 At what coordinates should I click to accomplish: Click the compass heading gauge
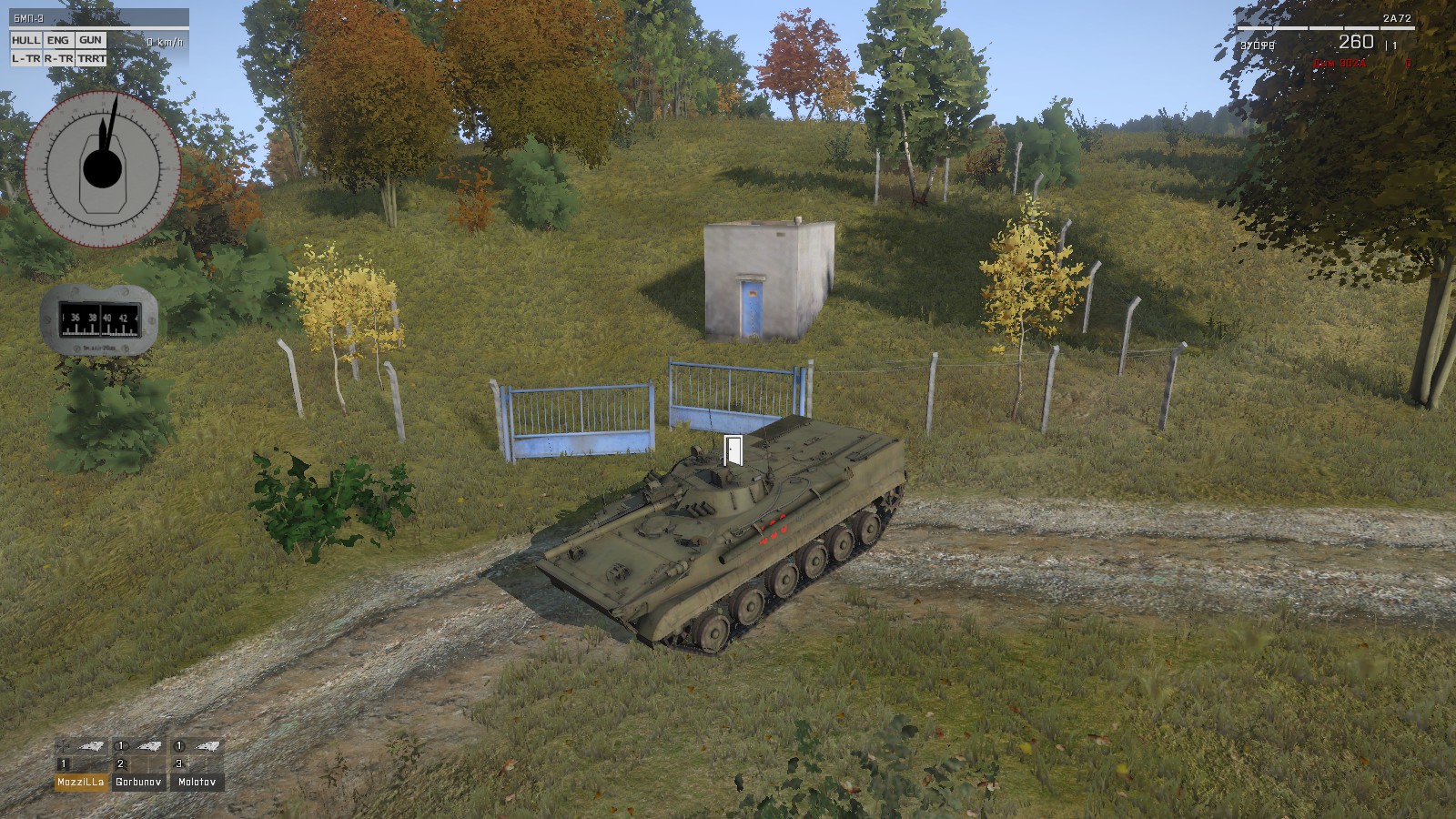pos(100,318)
